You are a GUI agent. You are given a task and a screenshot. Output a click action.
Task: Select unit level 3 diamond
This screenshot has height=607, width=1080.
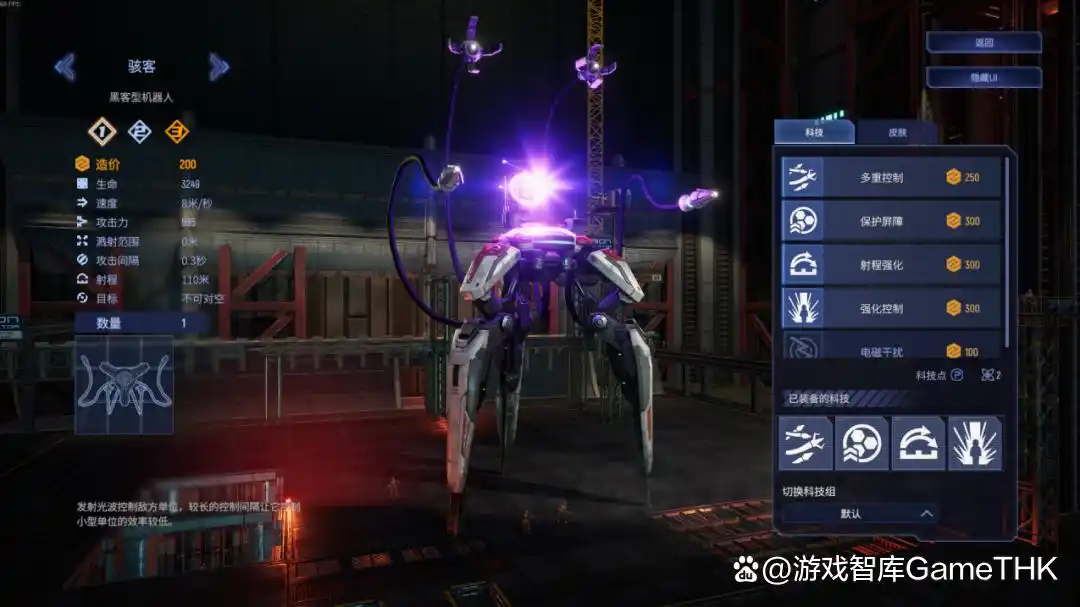(177, 131)
